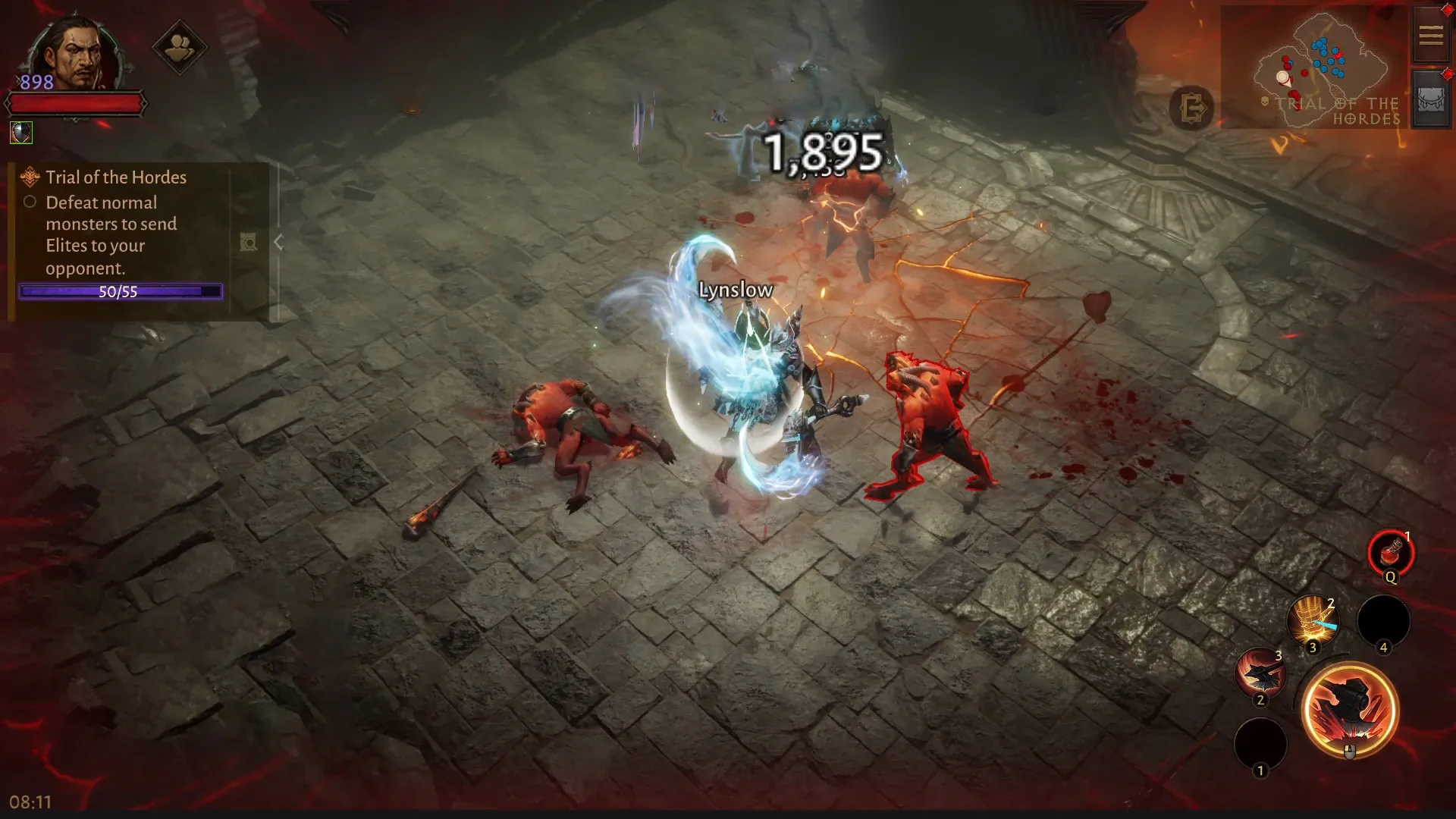The image size is (1456, 819).
Task: Open the inventory bag
Action: (x=1430, y=100)
